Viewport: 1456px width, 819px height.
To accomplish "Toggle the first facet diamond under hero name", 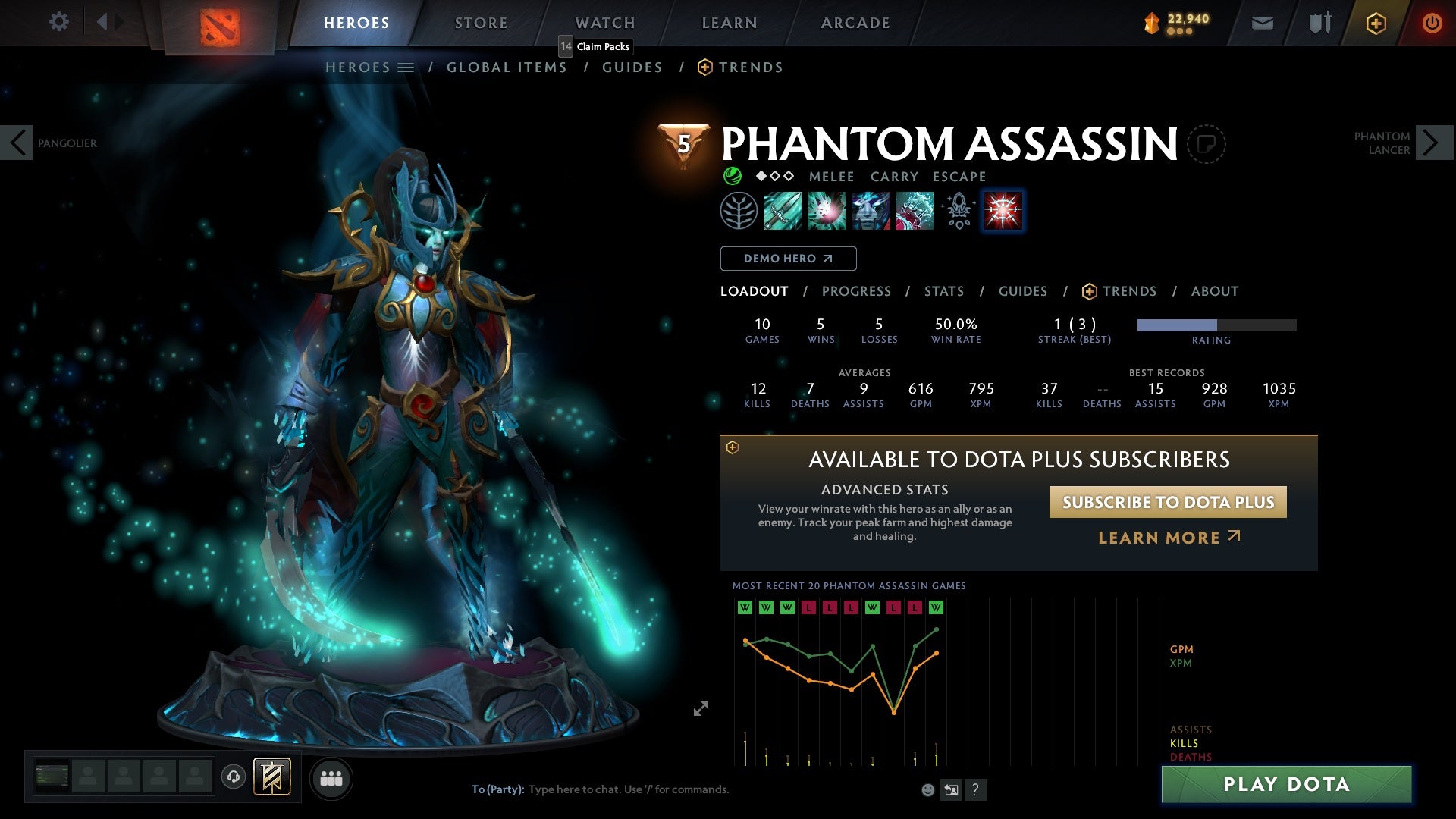I will [761, 175].
